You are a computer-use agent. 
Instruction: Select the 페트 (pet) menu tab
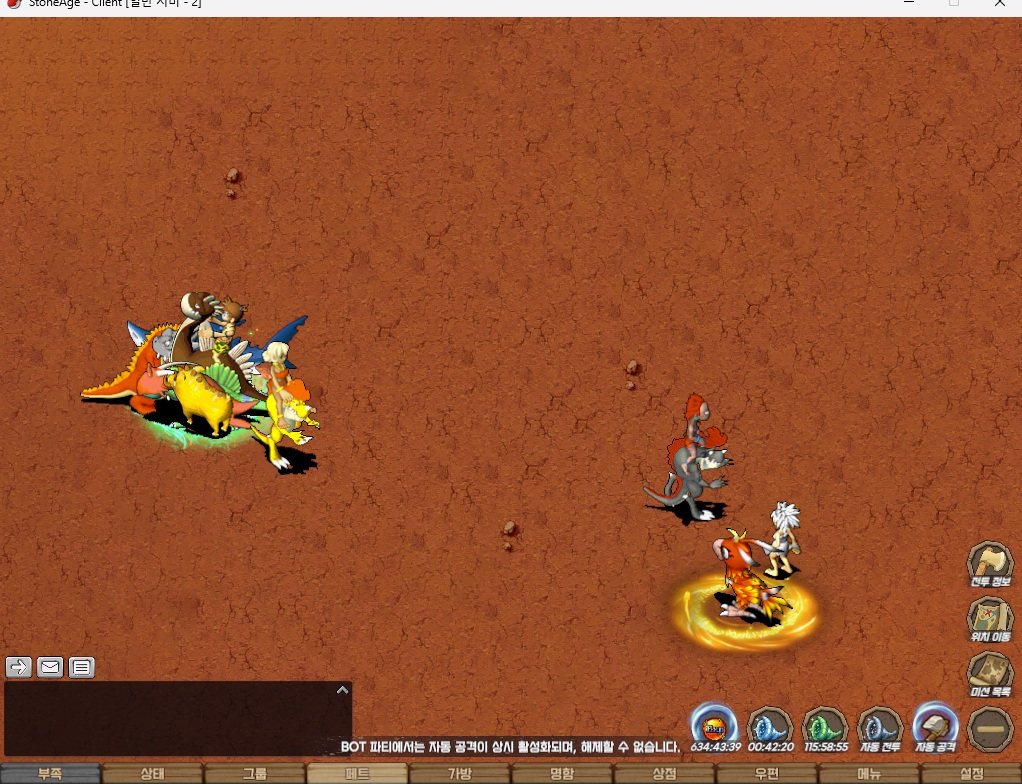pos(357,774)
